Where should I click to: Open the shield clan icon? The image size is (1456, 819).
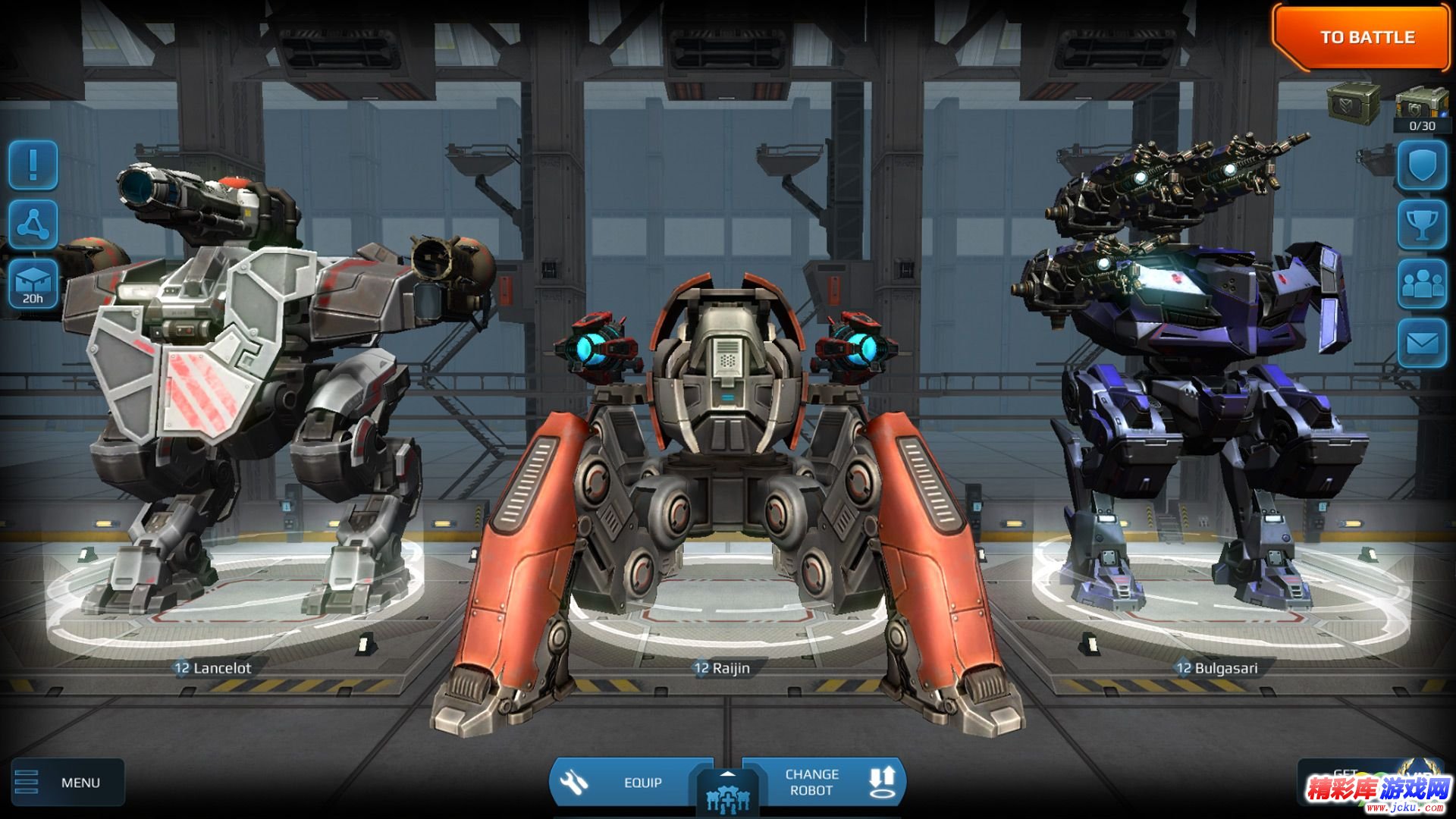tap(1422, 165)
